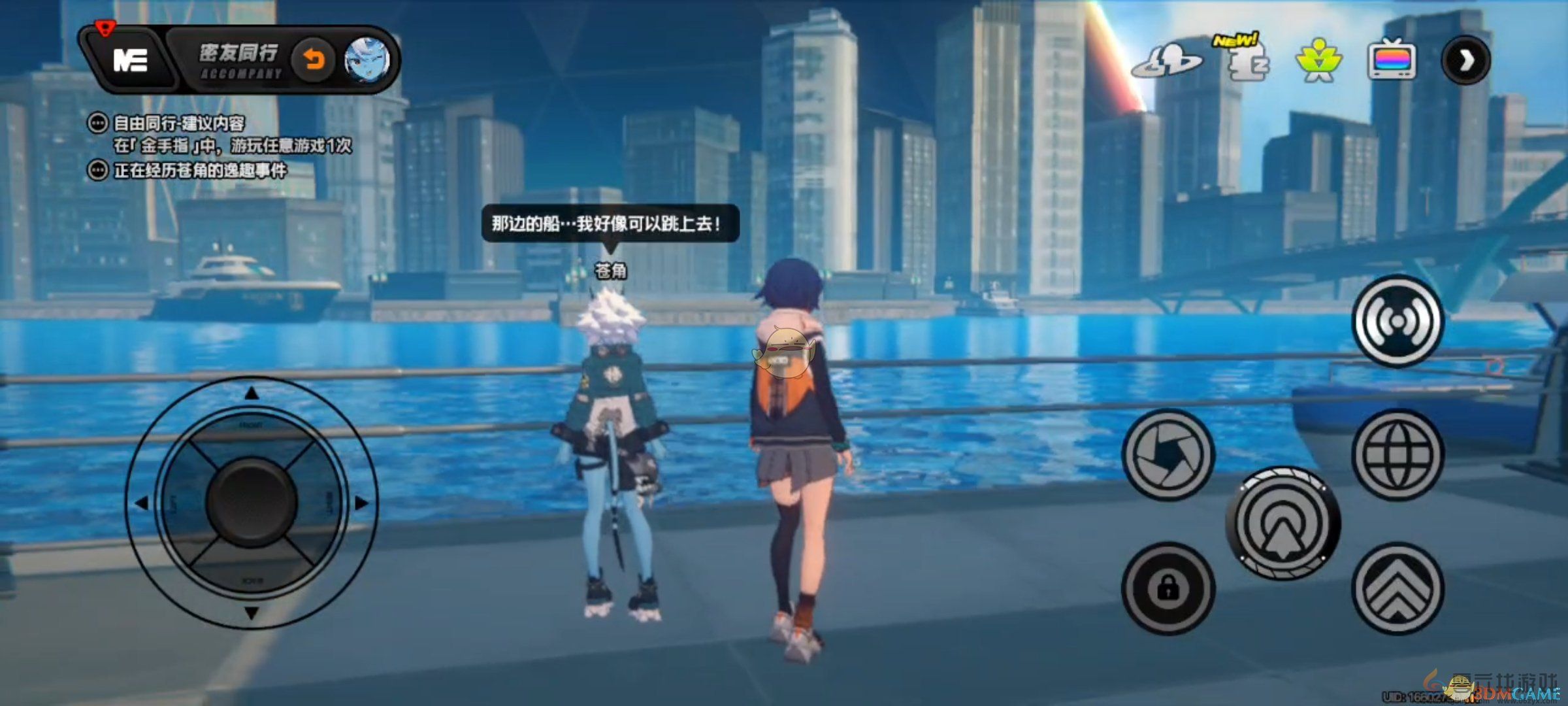Tap the double-chevron sprint button

click(x=1397, y=588)
